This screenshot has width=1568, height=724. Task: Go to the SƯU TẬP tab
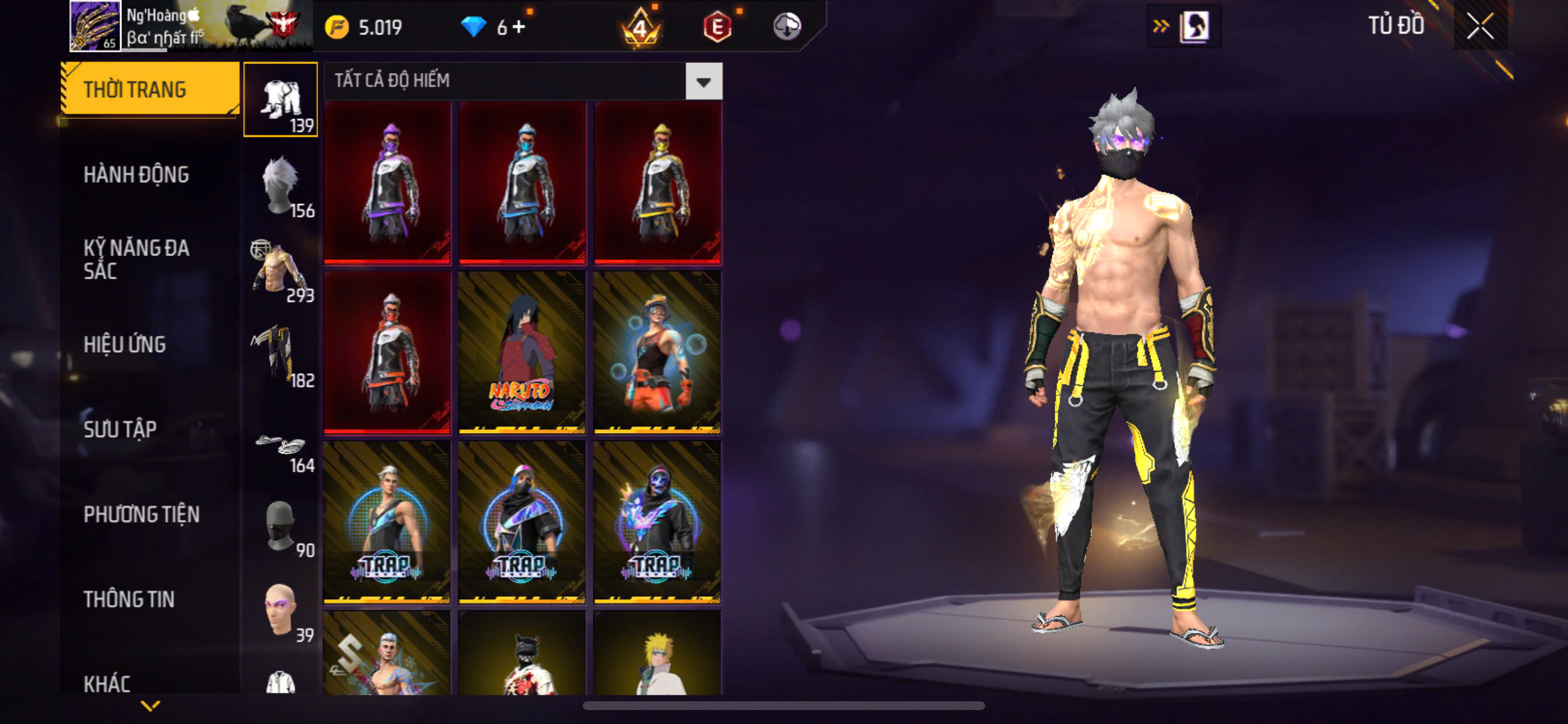[120, 430]
